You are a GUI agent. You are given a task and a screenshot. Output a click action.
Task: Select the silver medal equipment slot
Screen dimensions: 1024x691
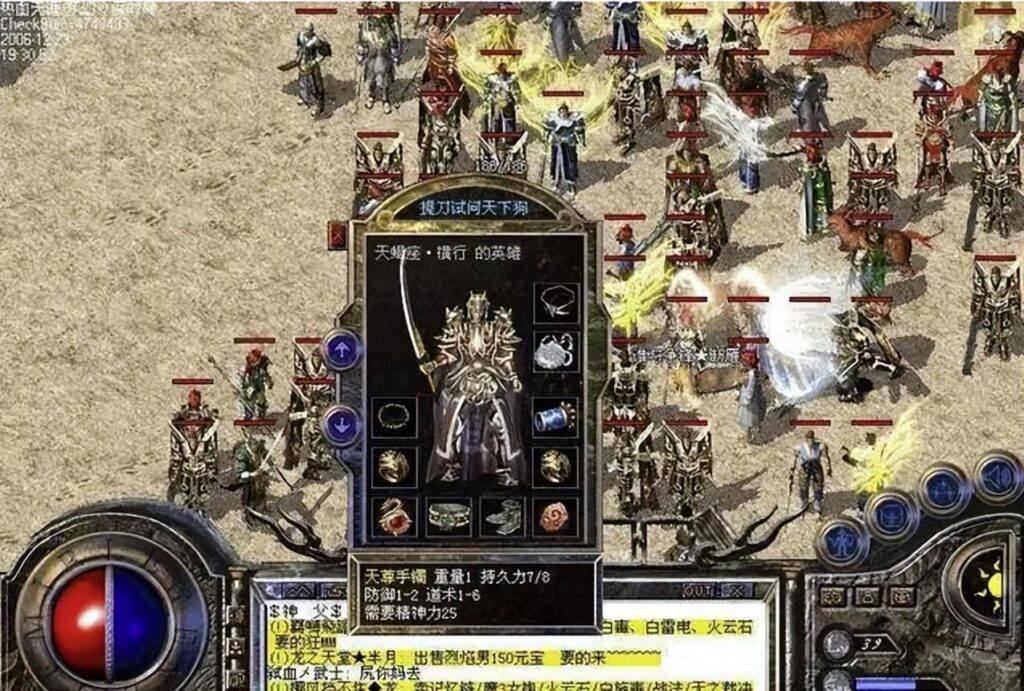pos(555,351)
